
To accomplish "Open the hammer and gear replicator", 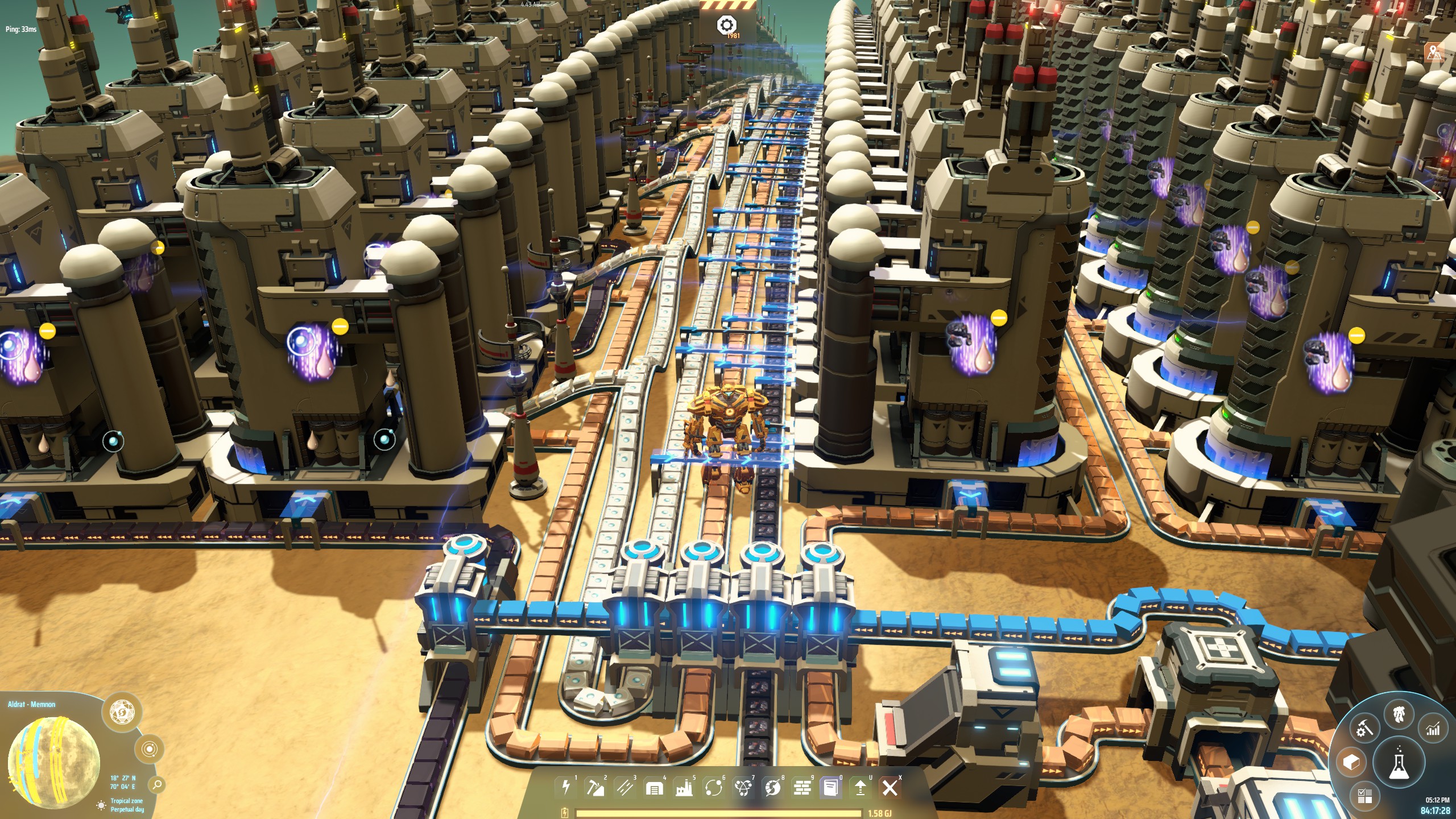I will tap(1363, 728).
